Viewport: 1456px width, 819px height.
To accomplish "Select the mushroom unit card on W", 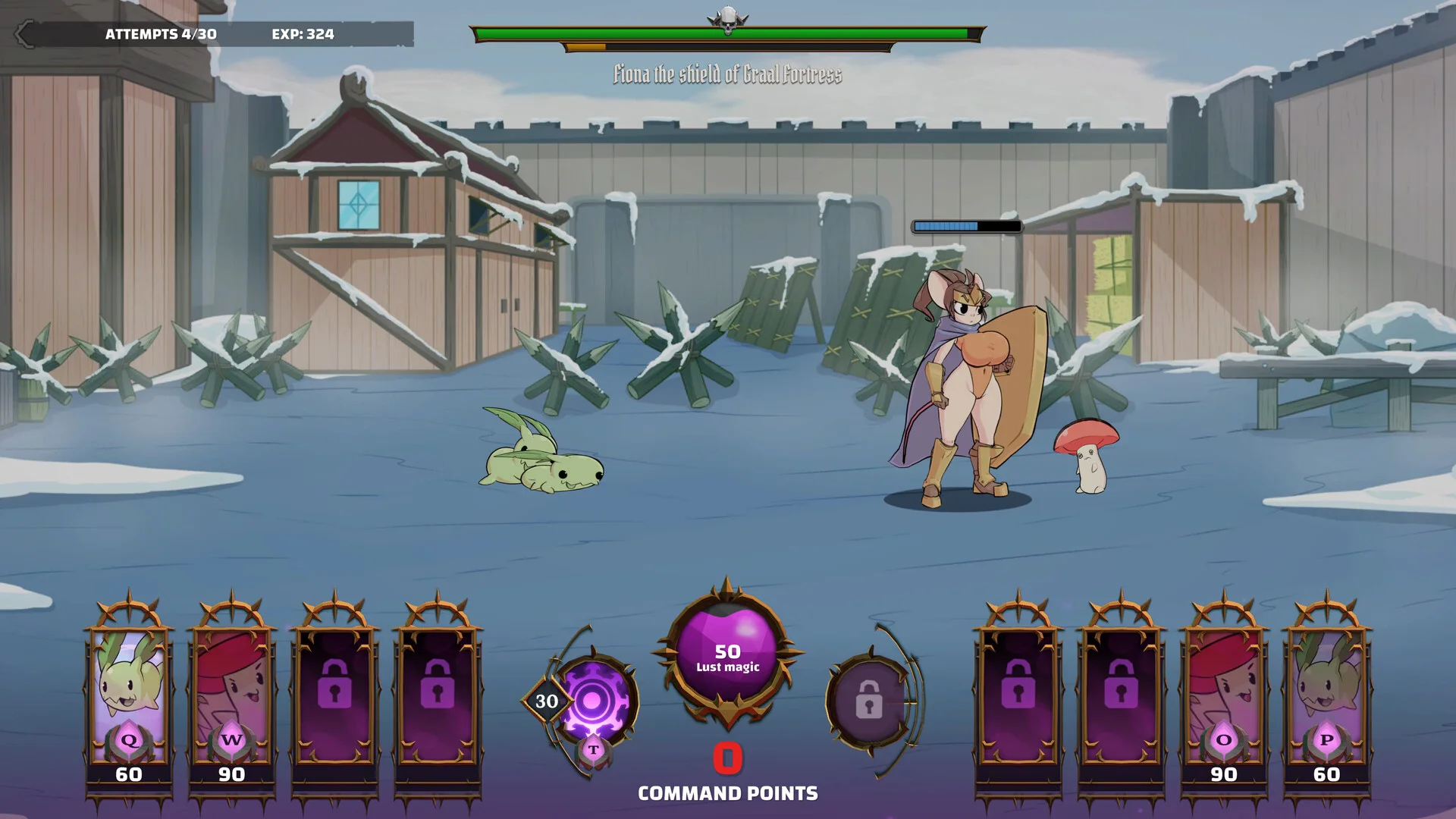I will coord(232,694).
